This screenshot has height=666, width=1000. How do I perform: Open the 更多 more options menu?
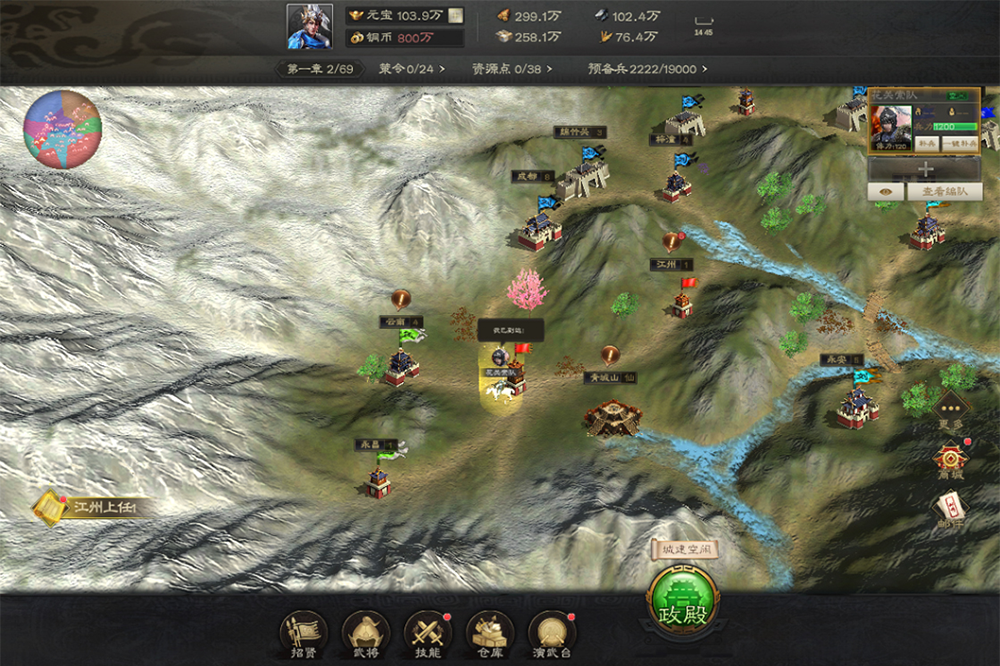(950, 409)
